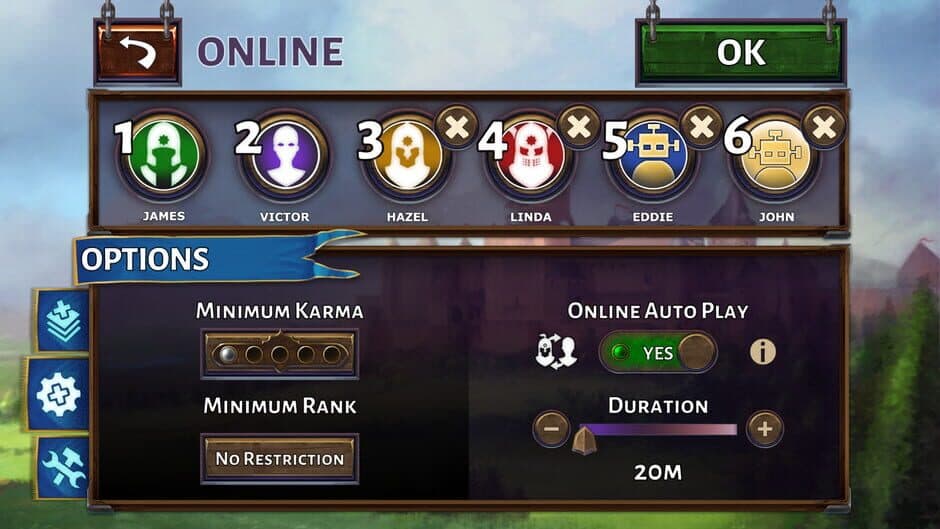Image resolution: width=940 pixels, height=529 pixels.
Task: Remove Linda from the lobby
Action: pos(579,127)
